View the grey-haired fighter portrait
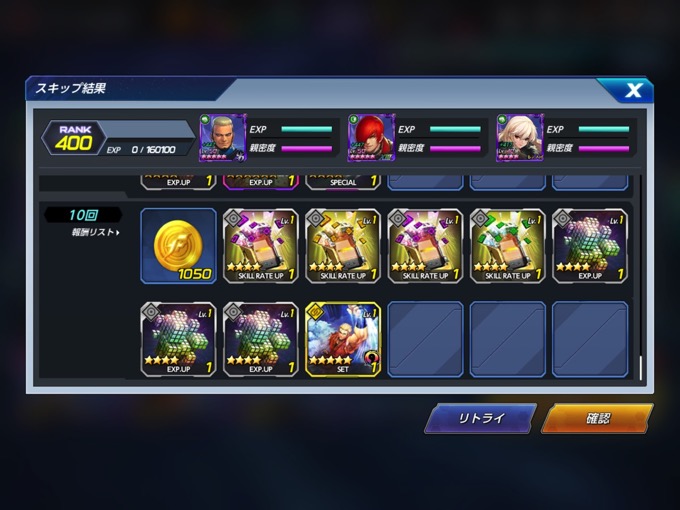Viewport: 680px width, 510px height. [x=223, y=138]
